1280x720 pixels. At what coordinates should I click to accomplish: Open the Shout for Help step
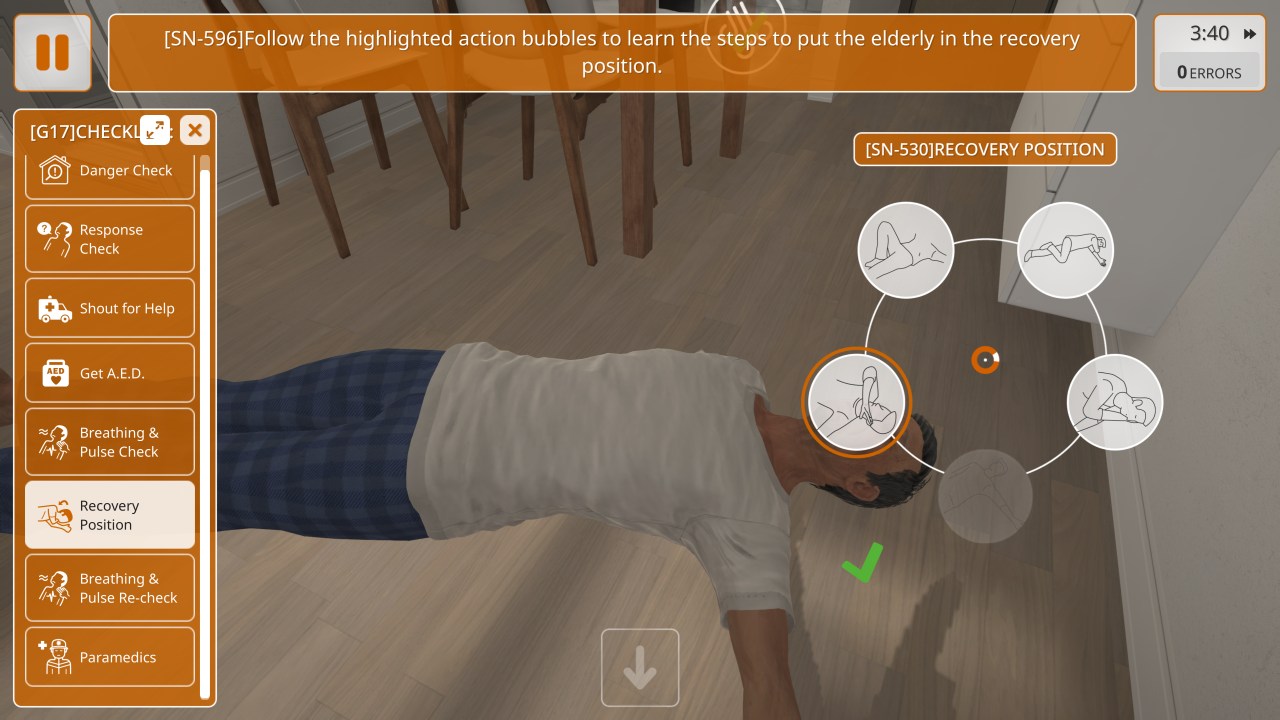(109, 308)
